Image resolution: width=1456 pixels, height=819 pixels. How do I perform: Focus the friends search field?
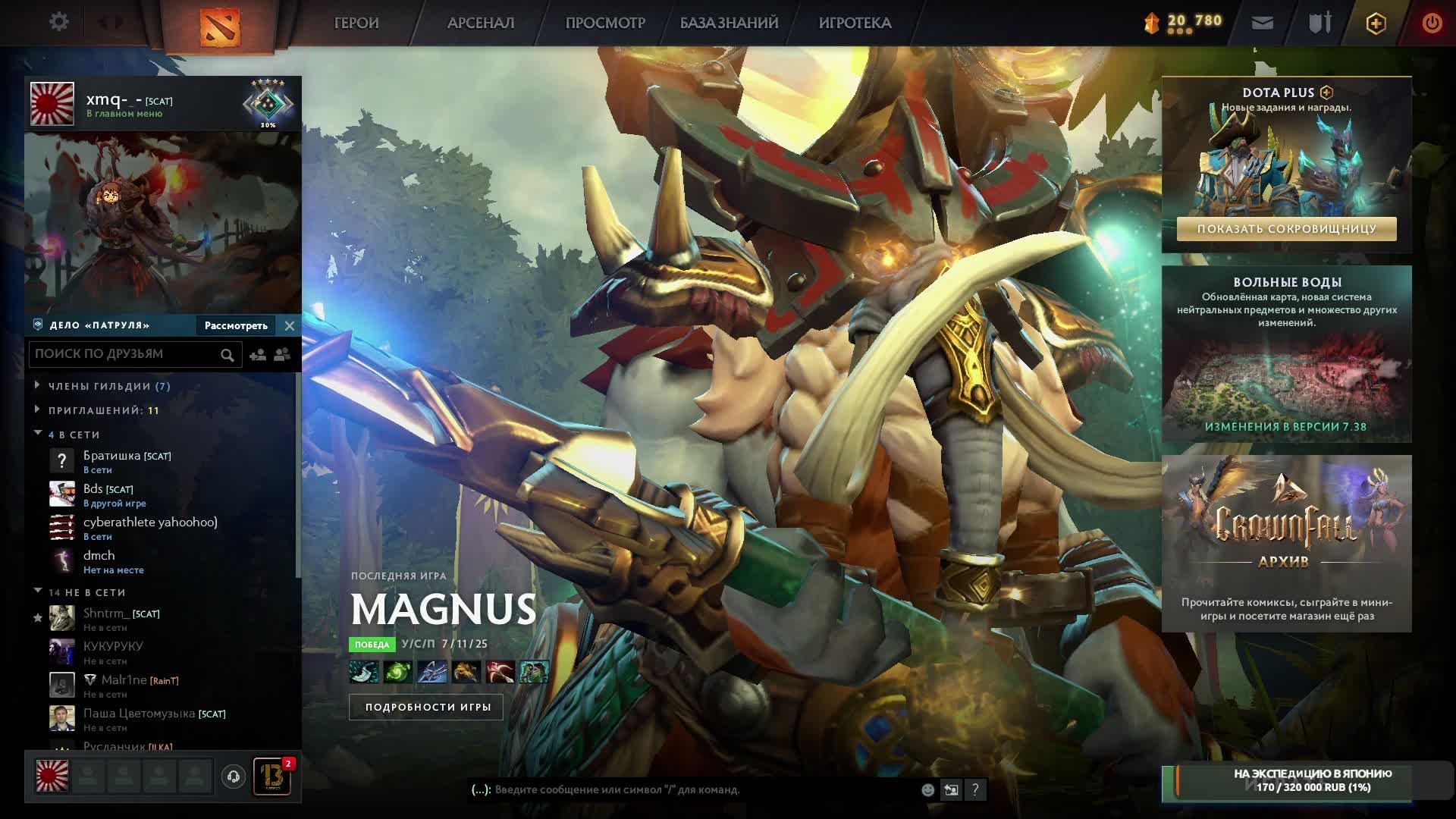[x=125, y=354]
